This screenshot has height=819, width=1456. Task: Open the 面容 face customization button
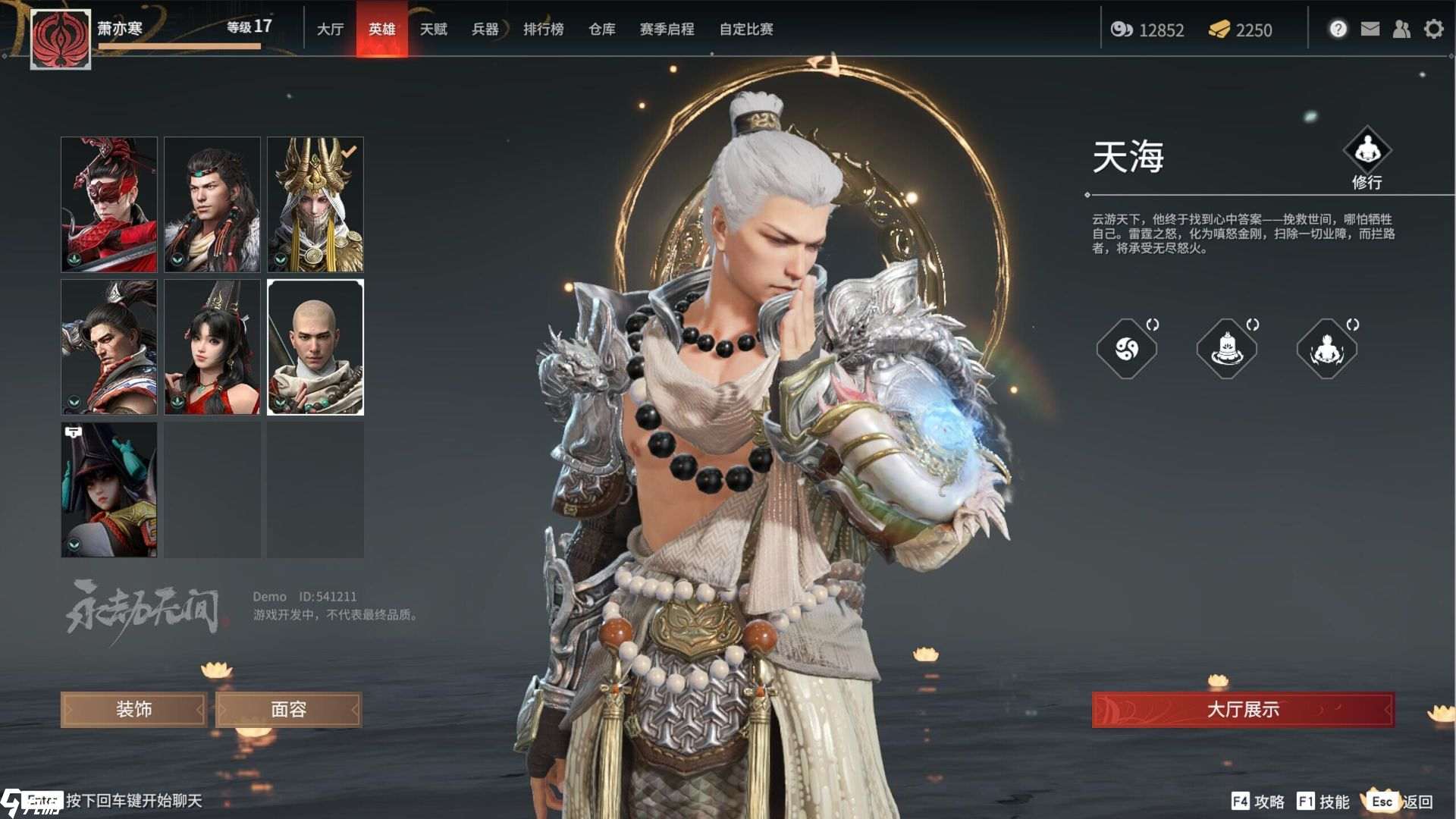click(288, 709)
